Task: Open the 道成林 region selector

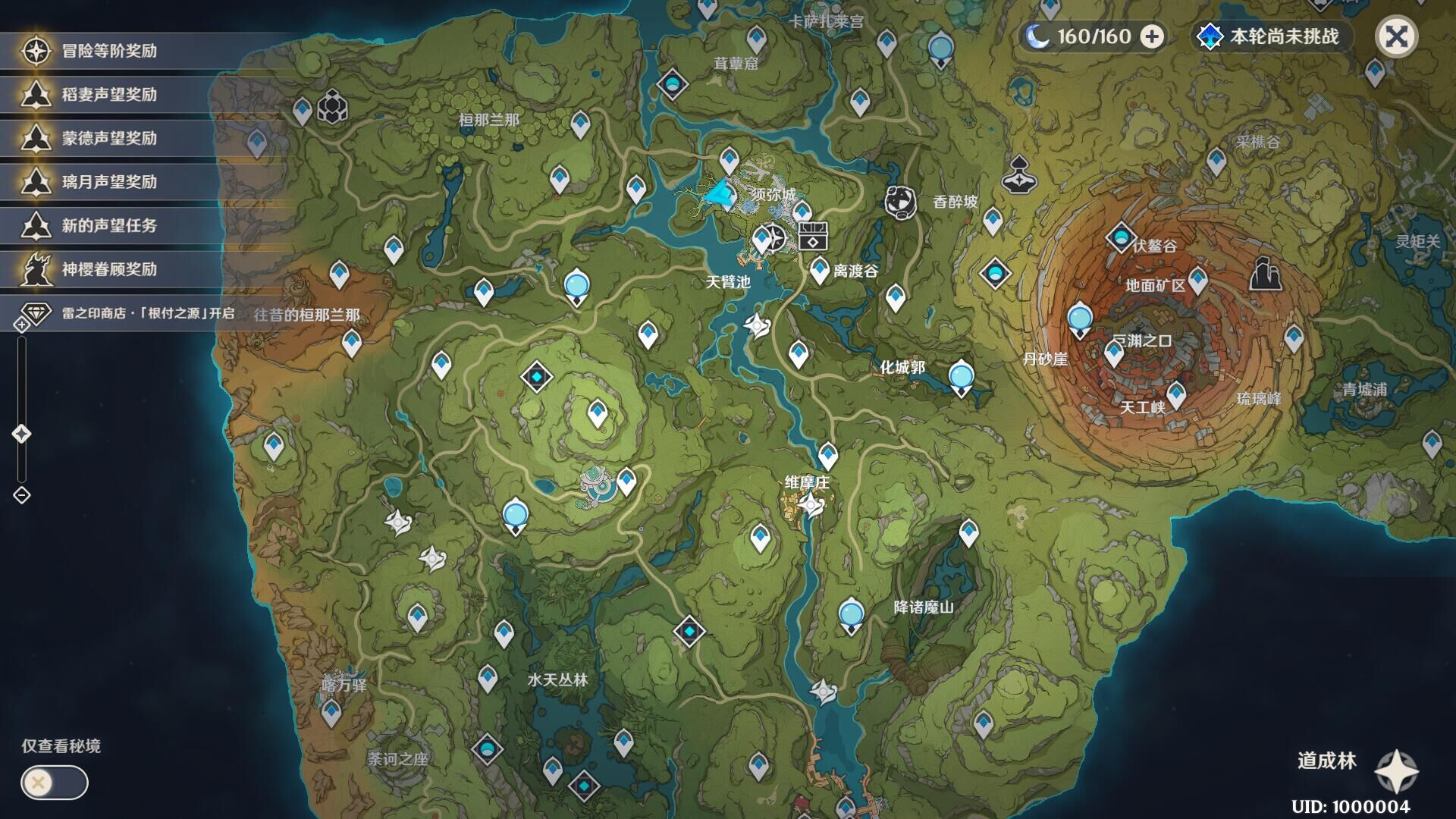Action: pos(1396,770)
